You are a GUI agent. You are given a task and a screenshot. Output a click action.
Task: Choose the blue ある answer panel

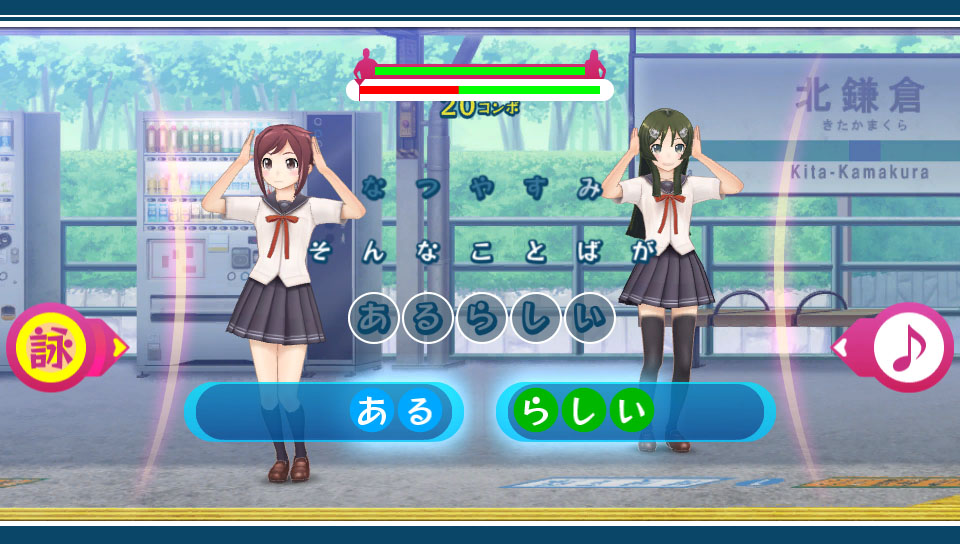[x=324, y=412]
